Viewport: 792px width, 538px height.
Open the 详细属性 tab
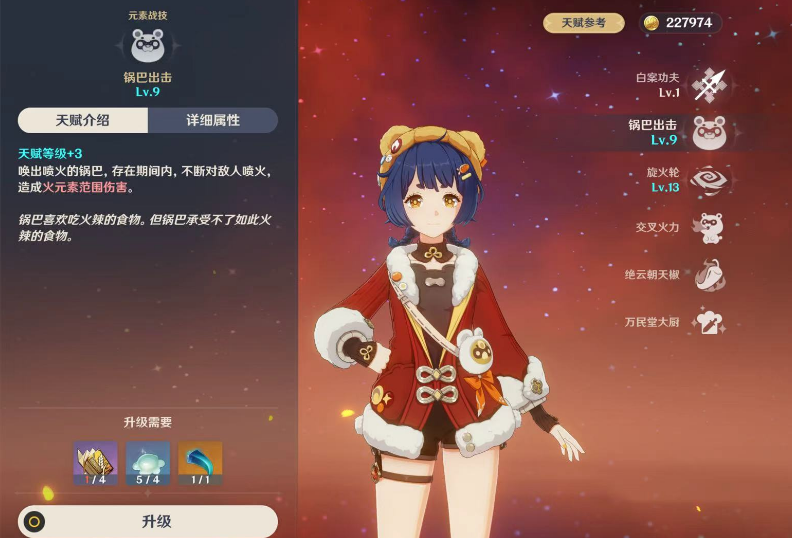(213, 121)
